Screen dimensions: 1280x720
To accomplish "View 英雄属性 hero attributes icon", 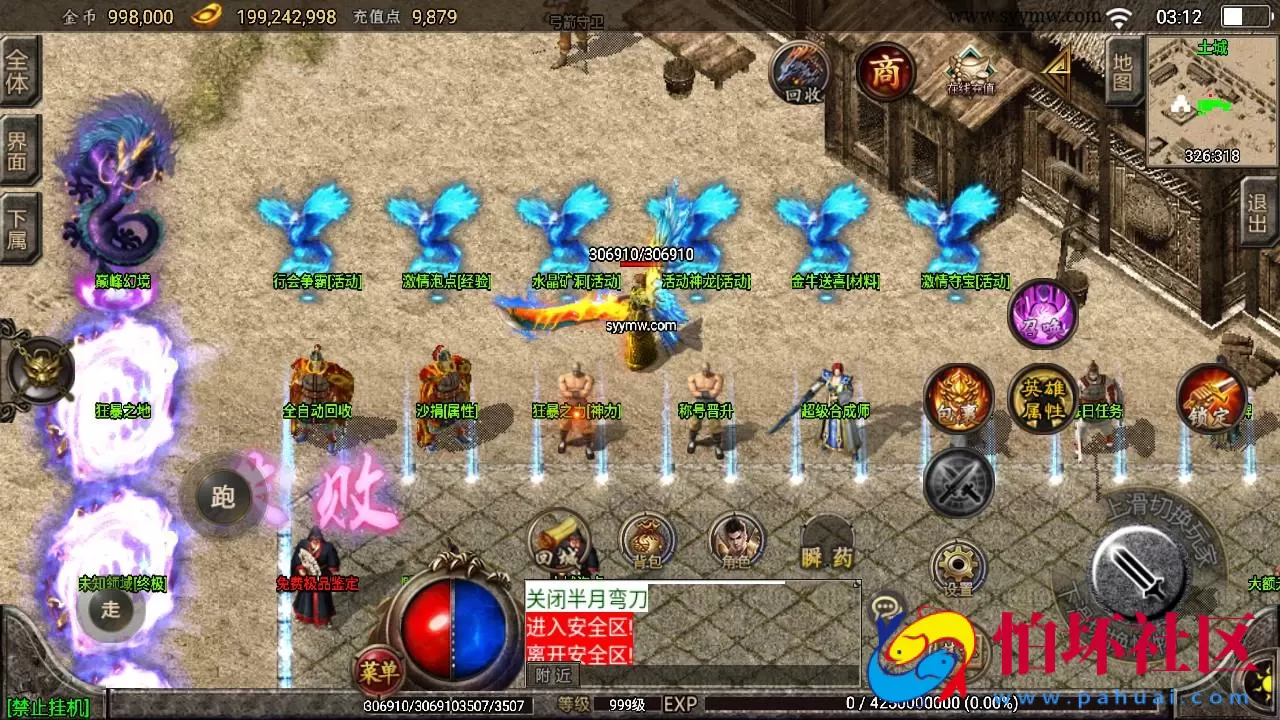I will point(1043,399).
